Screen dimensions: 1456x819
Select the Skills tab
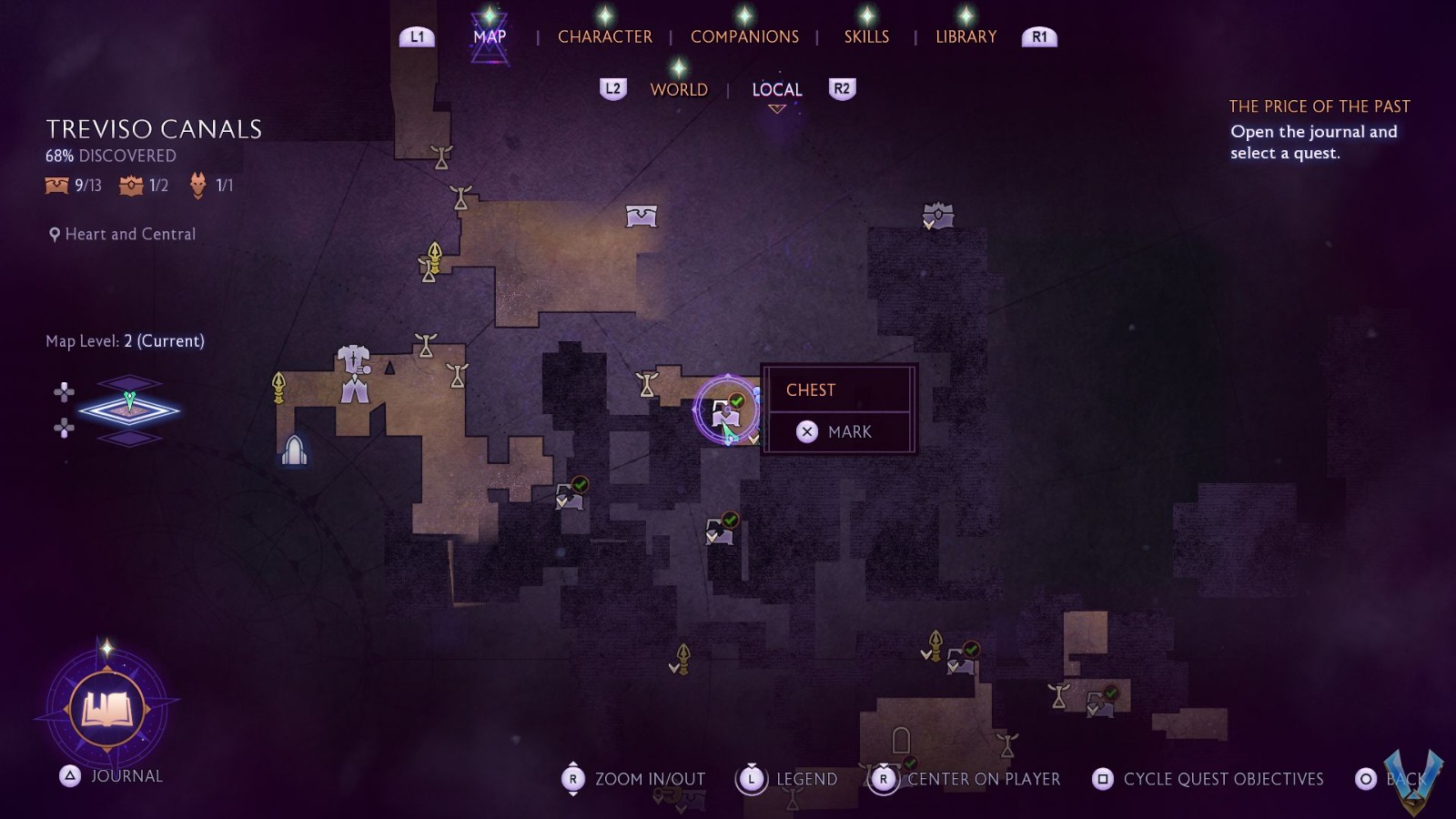pyautogui.click(x=866, y=36)
